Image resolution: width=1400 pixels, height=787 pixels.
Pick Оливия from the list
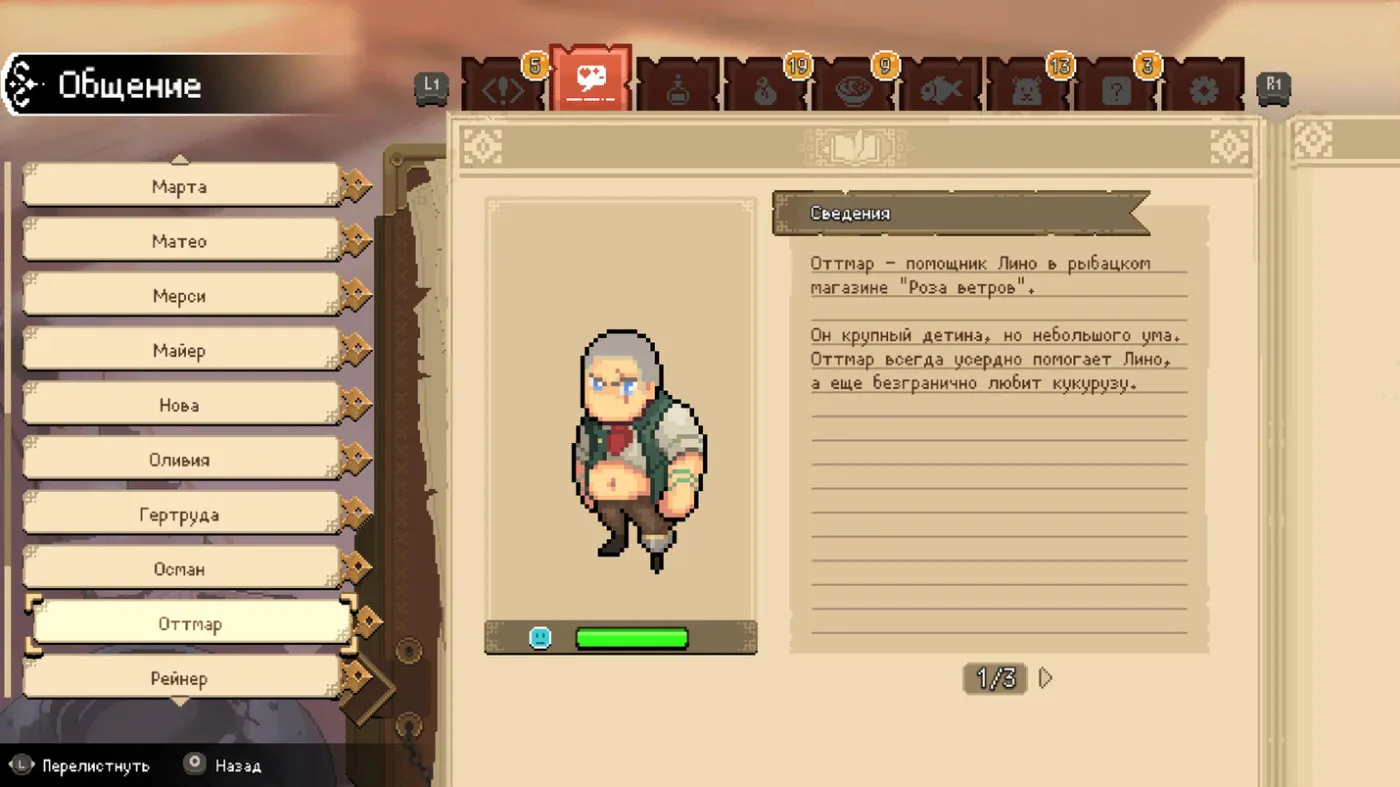pos(180,460)
